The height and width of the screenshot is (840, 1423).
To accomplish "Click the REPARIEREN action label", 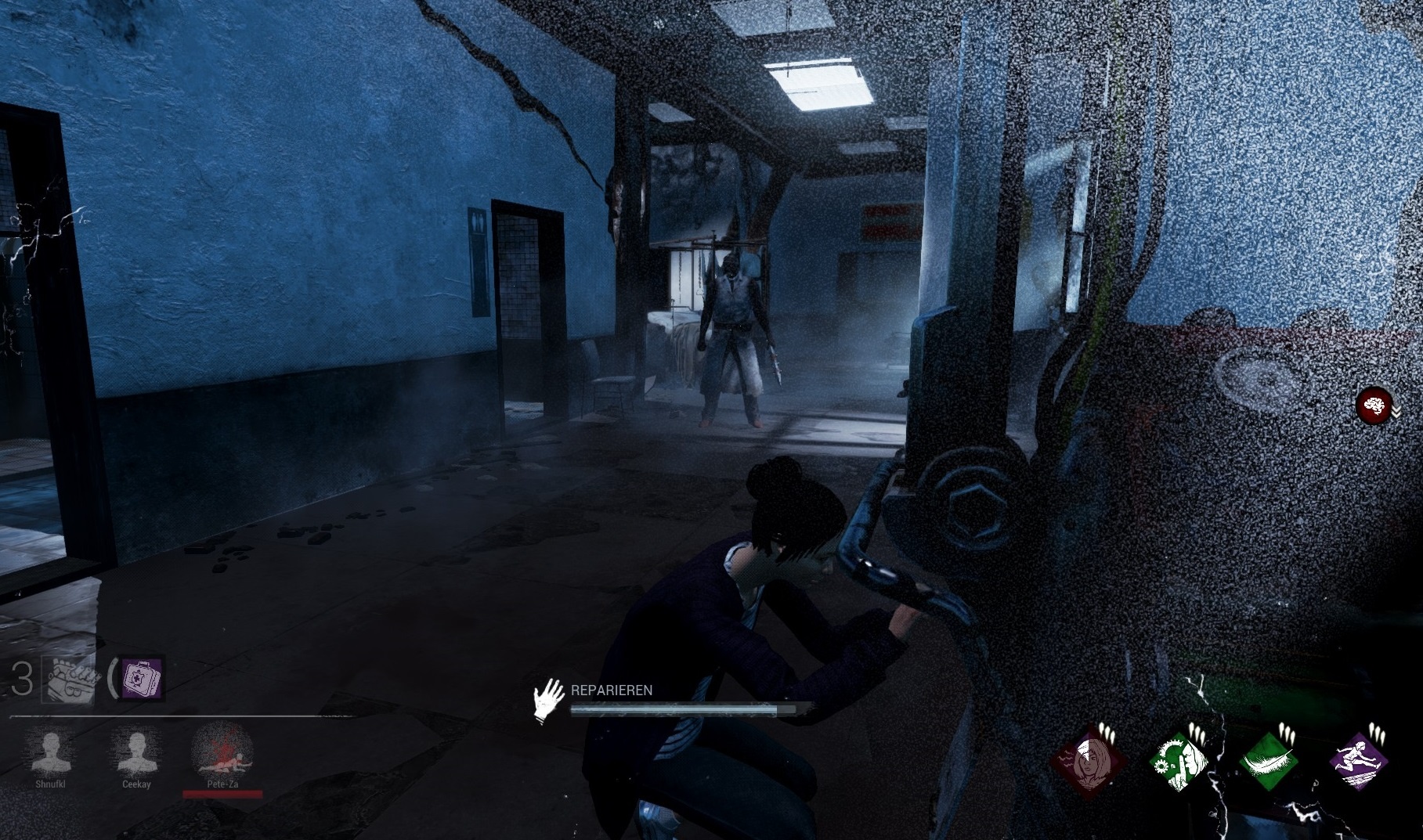I will coord(613,691).
